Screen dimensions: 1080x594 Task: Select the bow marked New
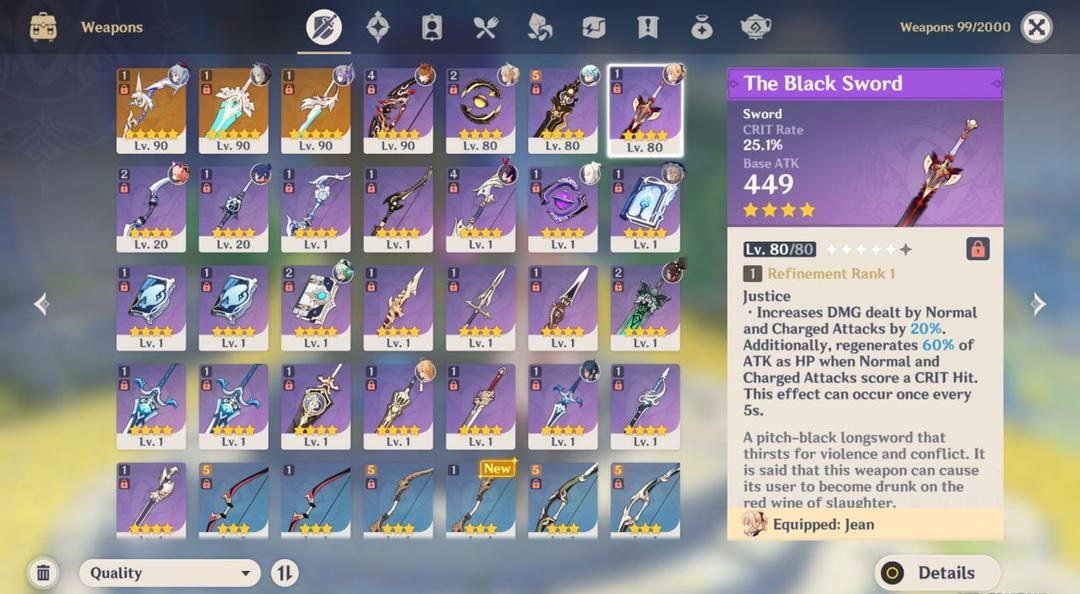tap(480, 499)
